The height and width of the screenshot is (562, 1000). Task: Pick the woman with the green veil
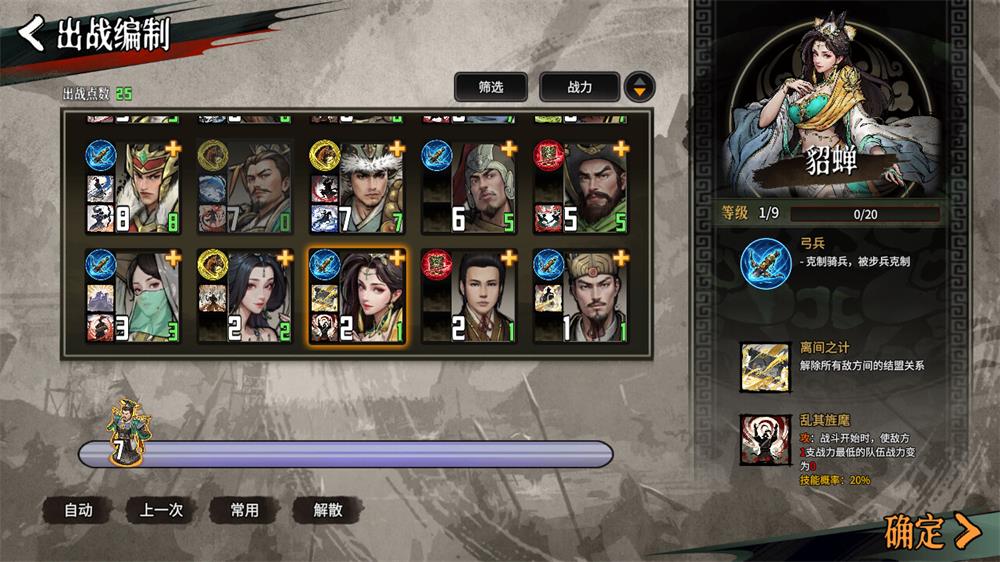click(x=133, y=296)
